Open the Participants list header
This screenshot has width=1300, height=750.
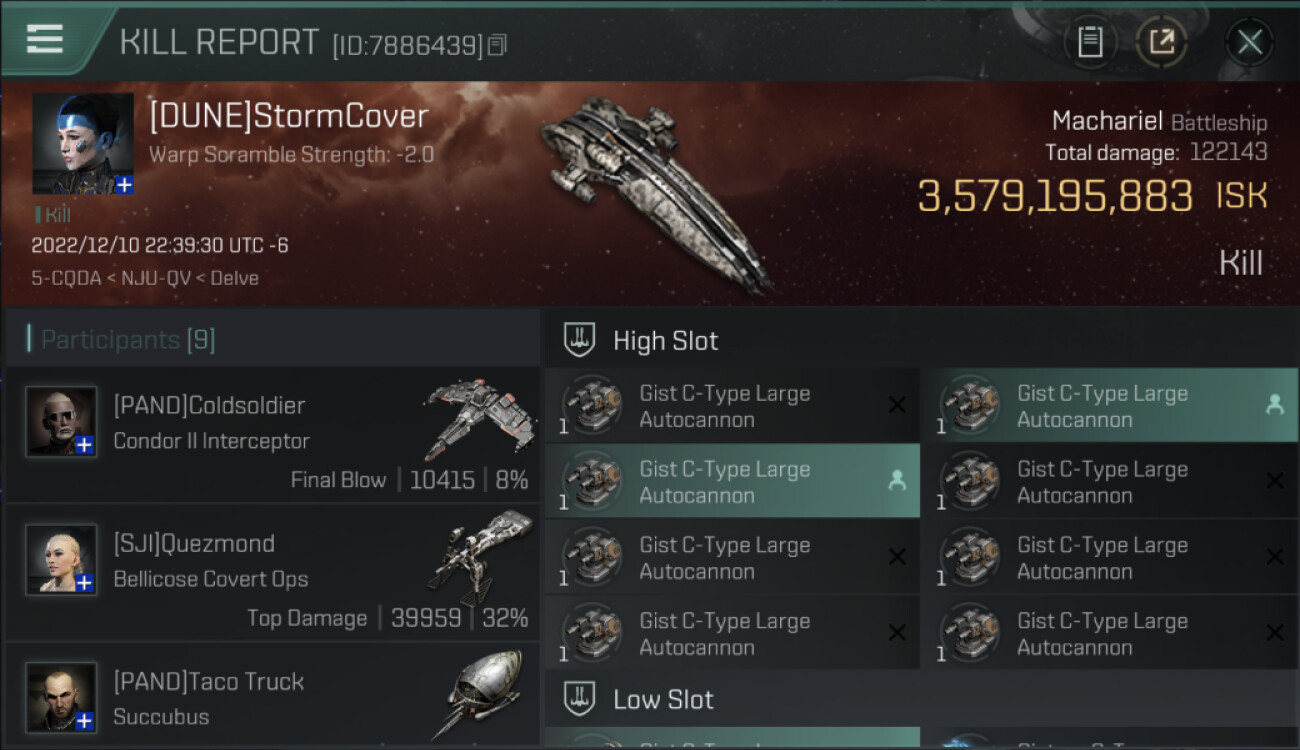[x=127, y=340]
